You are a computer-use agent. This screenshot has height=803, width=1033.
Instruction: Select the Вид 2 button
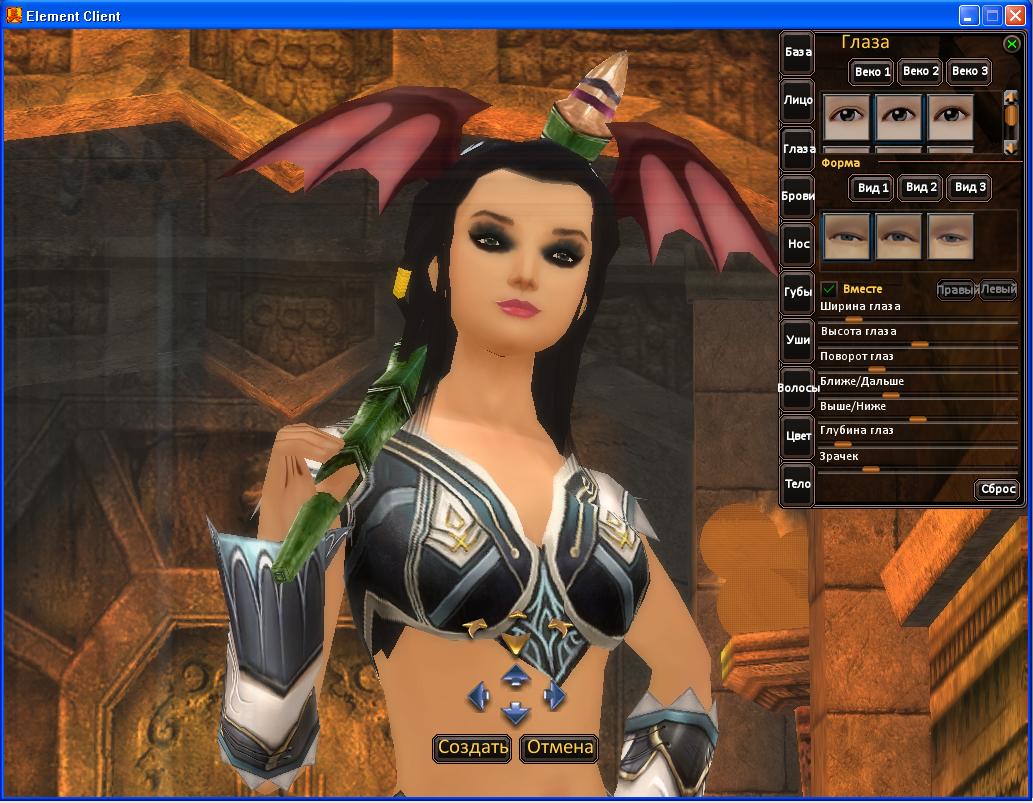920,187
